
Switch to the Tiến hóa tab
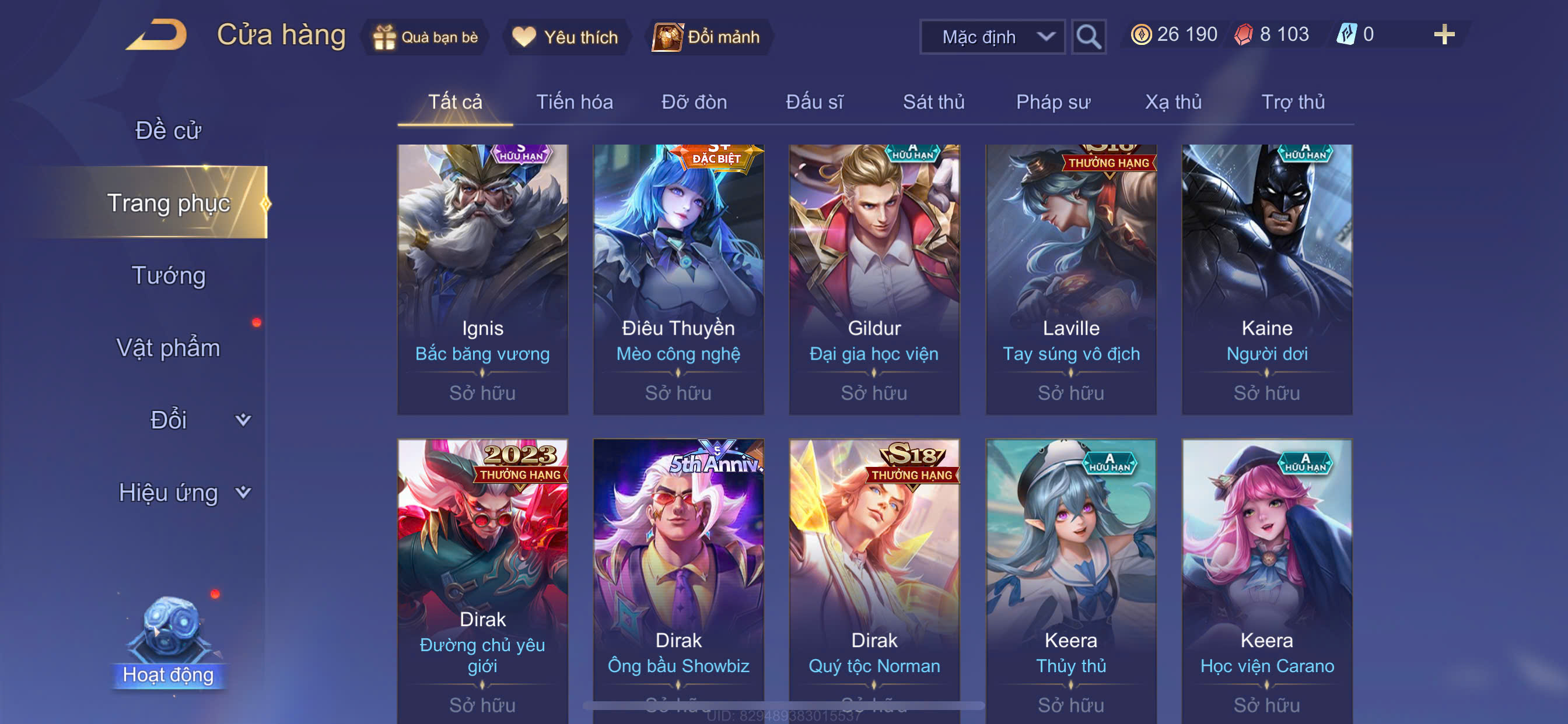click(574, 102)
